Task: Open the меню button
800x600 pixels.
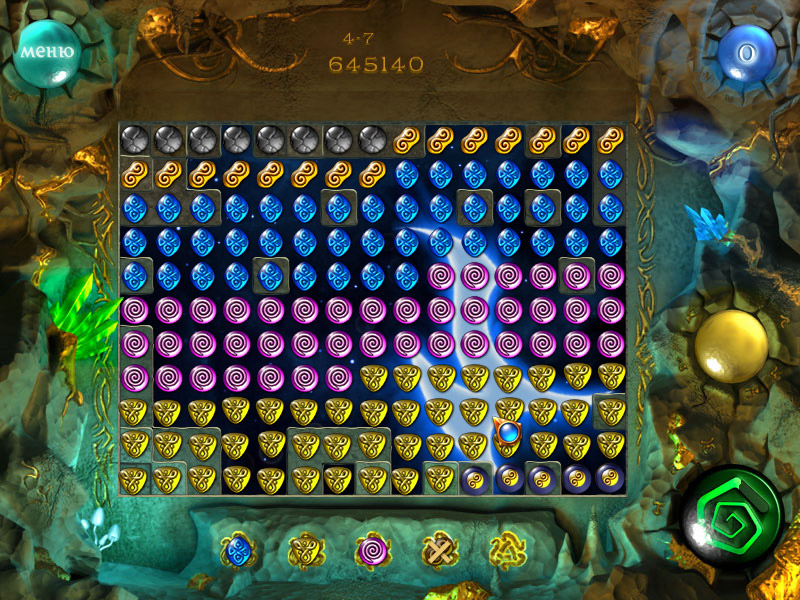Action: [48, 50]
